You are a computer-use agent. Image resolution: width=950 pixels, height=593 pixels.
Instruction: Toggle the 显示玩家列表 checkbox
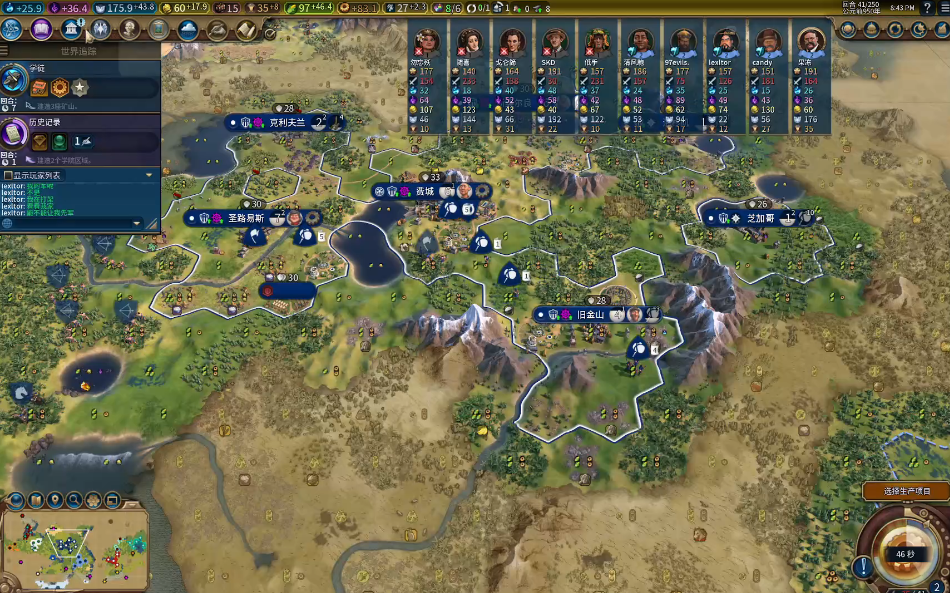[8, 175]
